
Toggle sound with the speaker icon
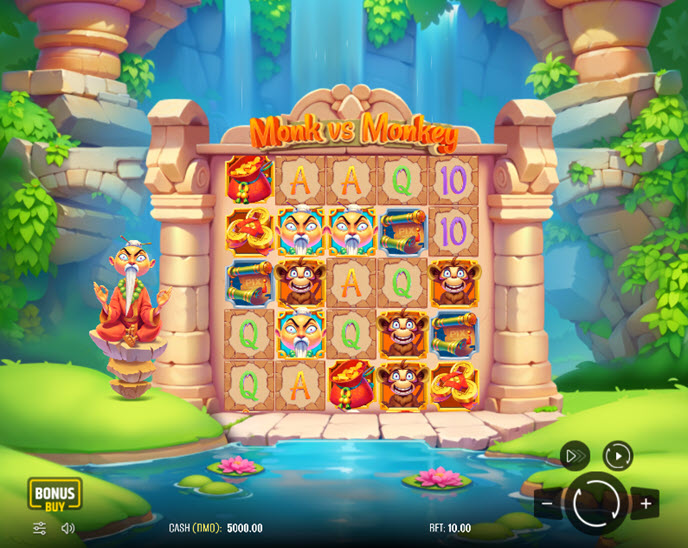click(68, 528)
